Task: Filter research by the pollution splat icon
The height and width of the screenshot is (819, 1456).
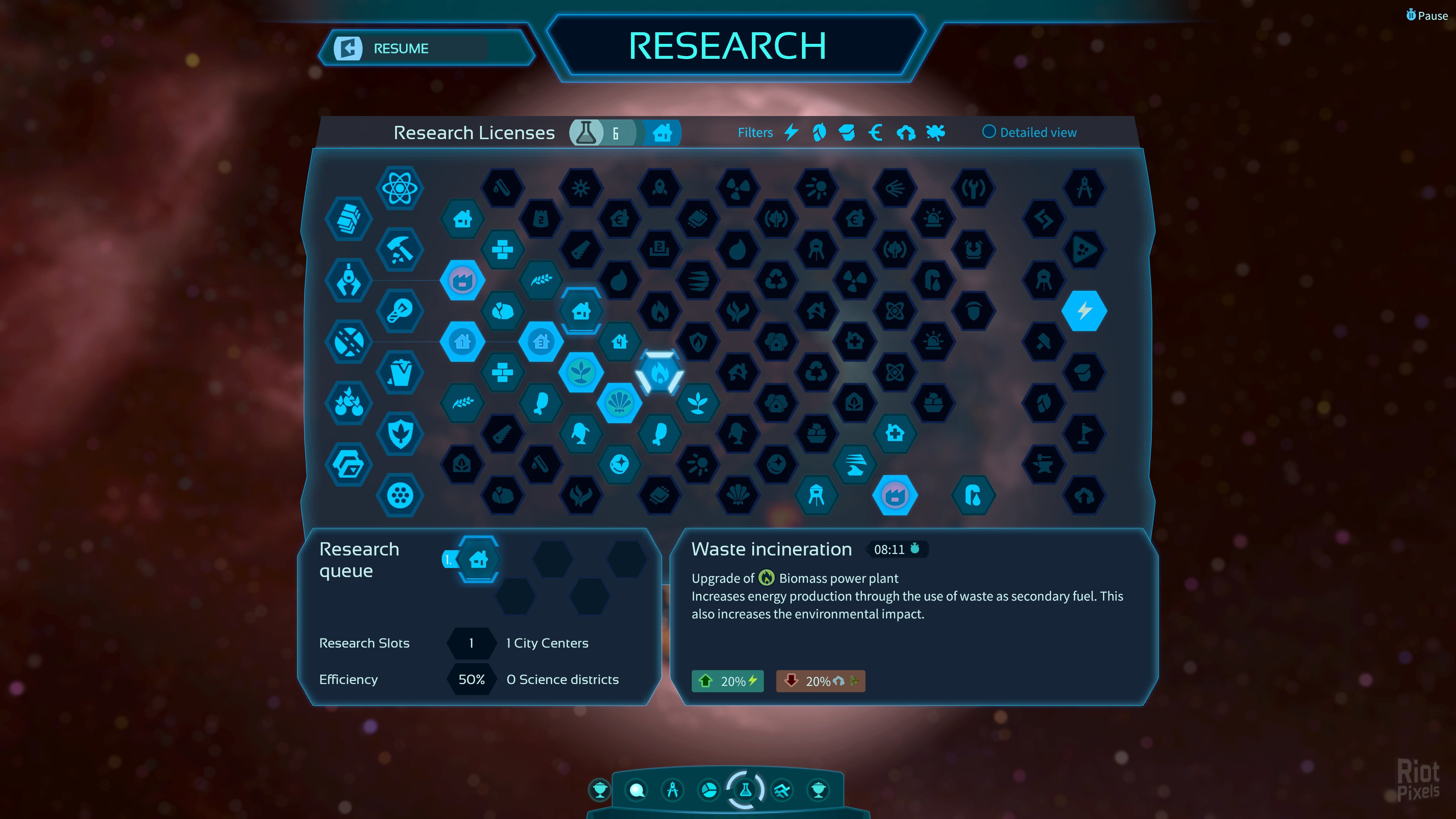Action: coord(935,132)
